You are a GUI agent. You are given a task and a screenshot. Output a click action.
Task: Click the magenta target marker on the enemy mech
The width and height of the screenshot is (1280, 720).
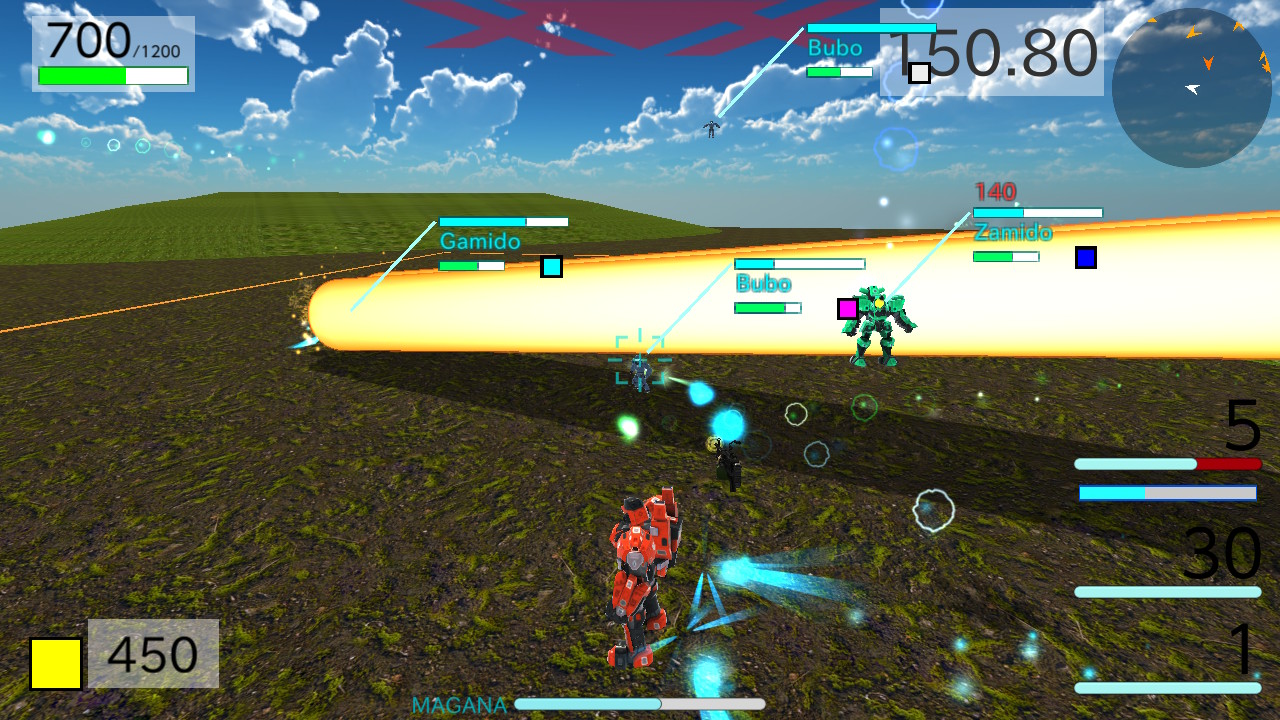coord(849,308)
